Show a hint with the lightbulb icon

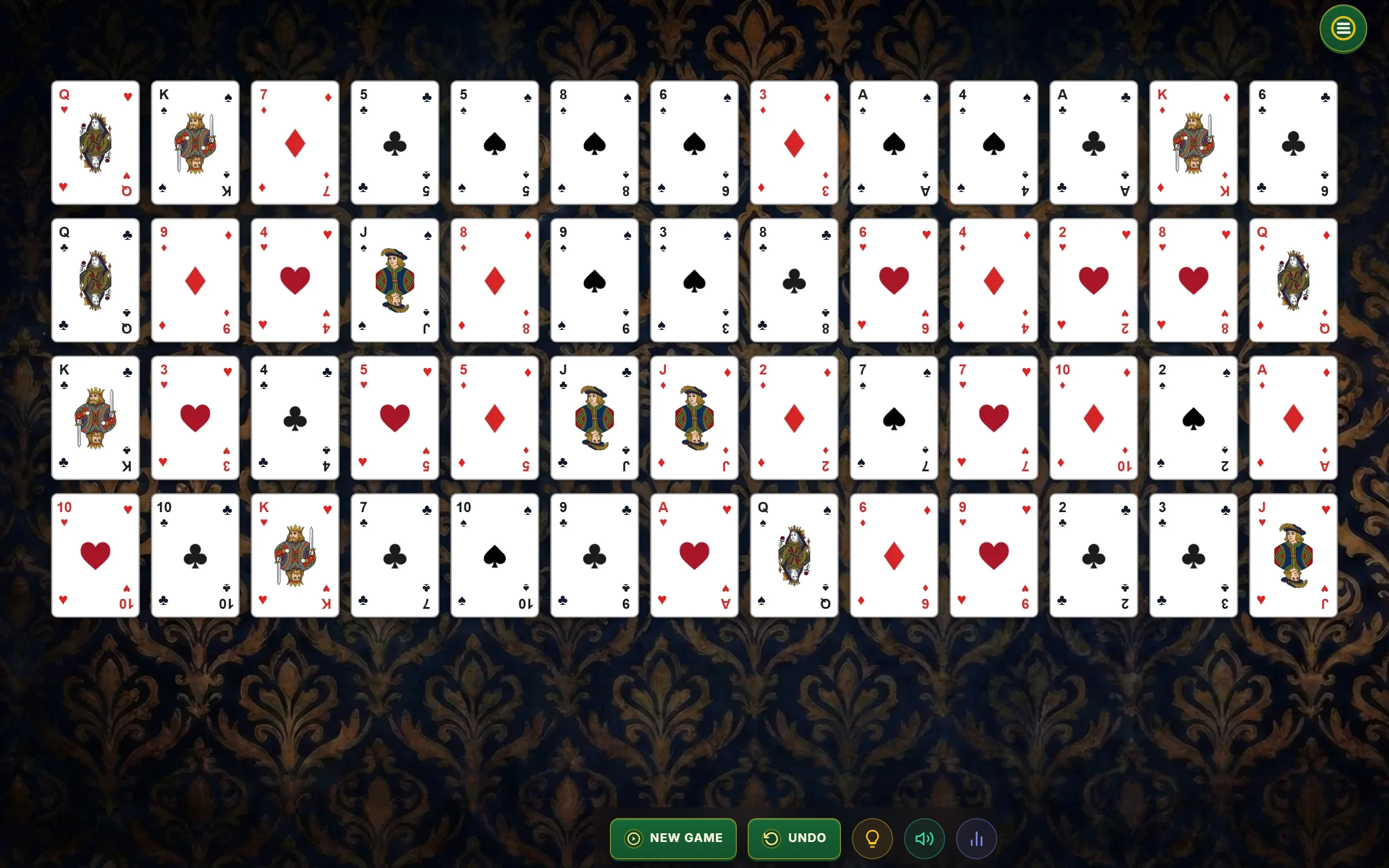pyautogui.click(x=872, y=839)
